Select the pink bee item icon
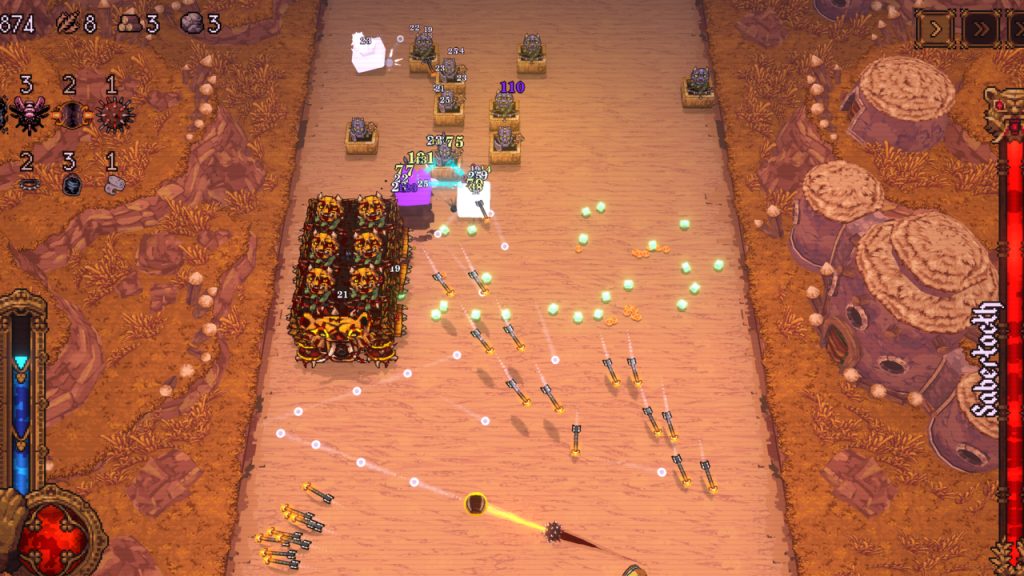 pyautogui.click(x=27, y=114)
